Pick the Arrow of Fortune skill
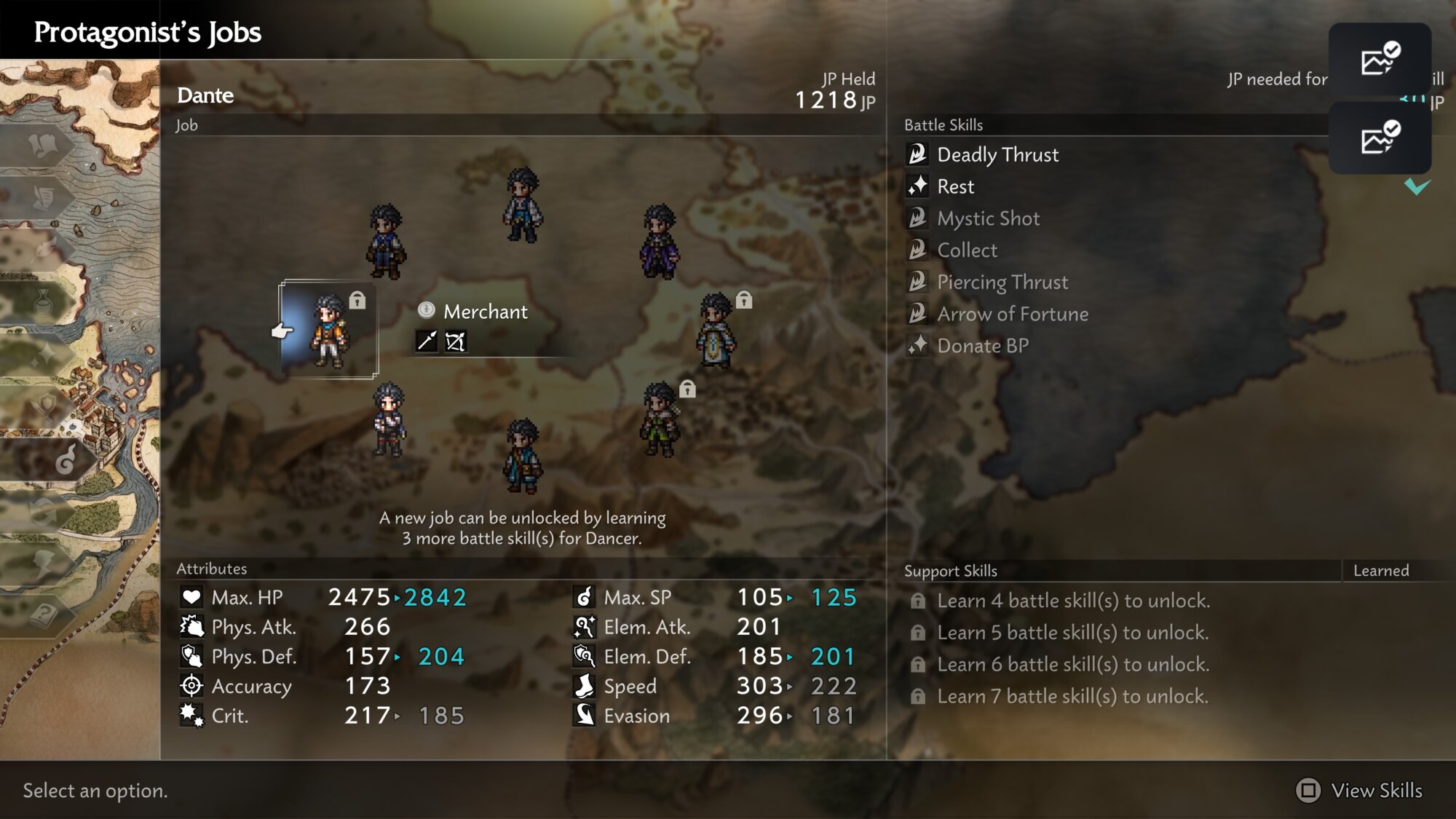 1013,314
